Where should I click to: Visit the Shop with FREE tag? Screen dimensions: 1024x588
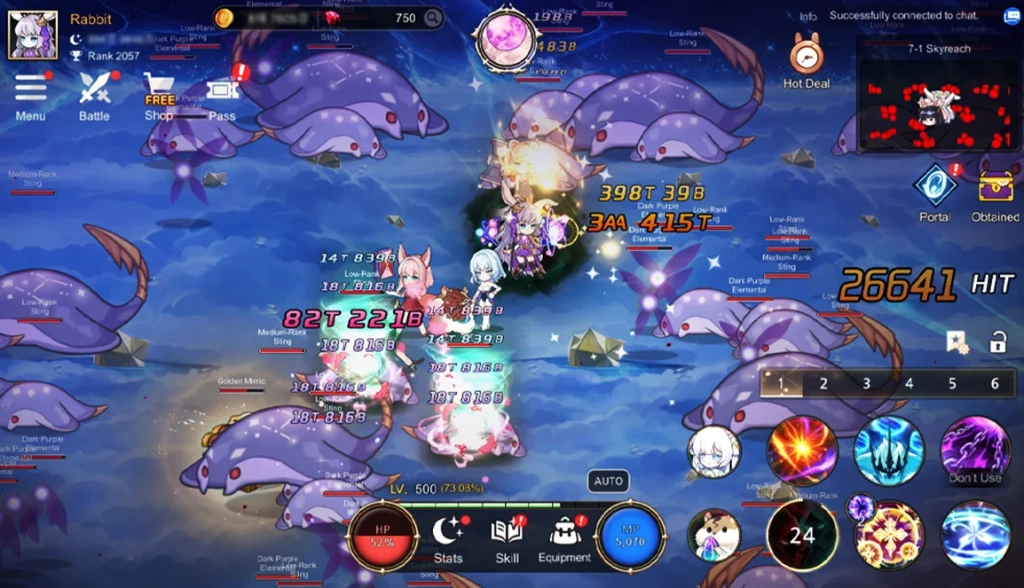coord(159,95)
